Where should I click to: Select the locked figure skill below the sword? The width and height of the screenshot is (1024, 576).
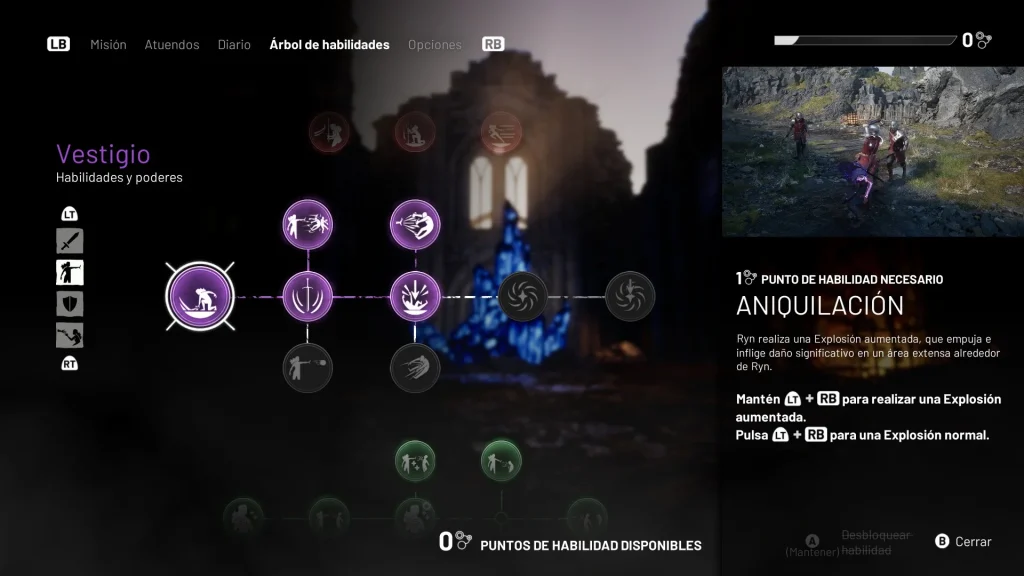click(x=307, y=367)
